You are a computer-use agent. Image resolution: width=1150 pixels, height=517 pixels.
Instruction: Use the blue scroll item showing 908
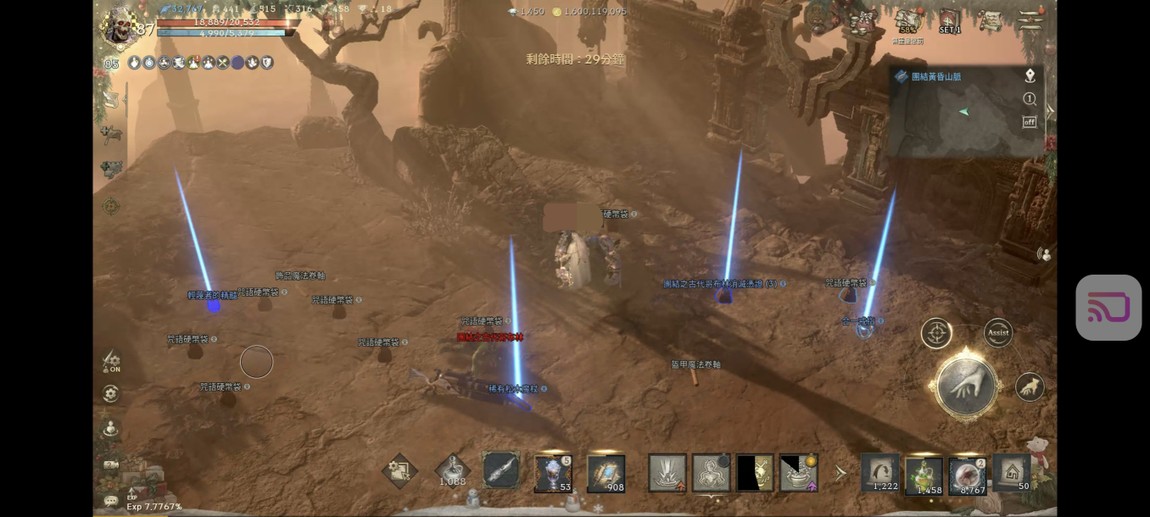click(606, 472)
